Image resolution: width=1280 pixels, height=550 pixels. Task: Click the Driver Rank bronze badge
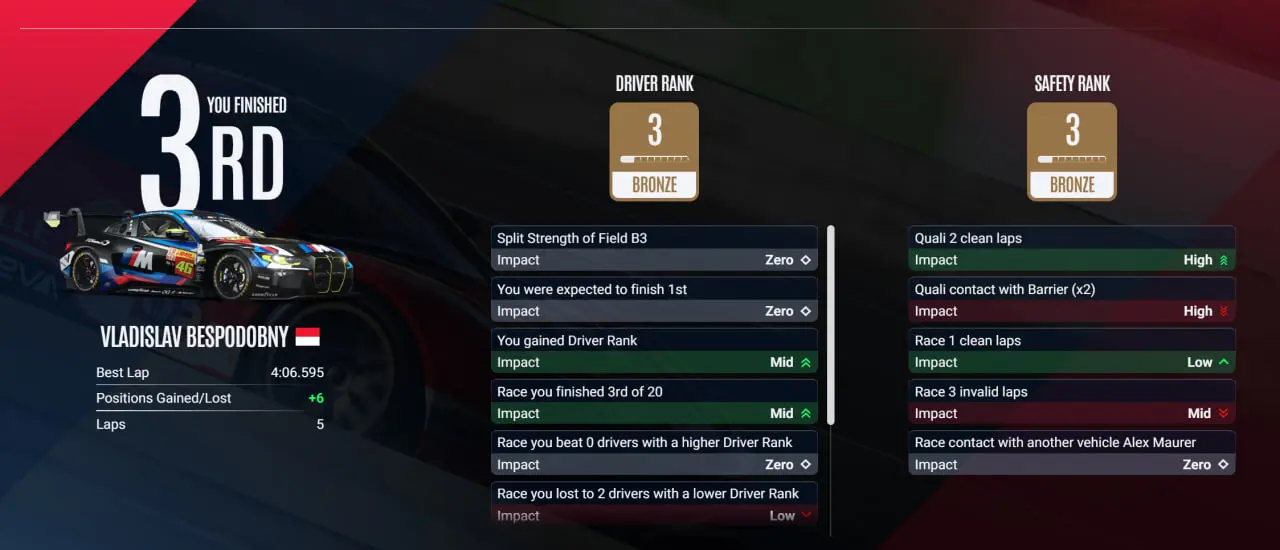[x=654, y=151]
